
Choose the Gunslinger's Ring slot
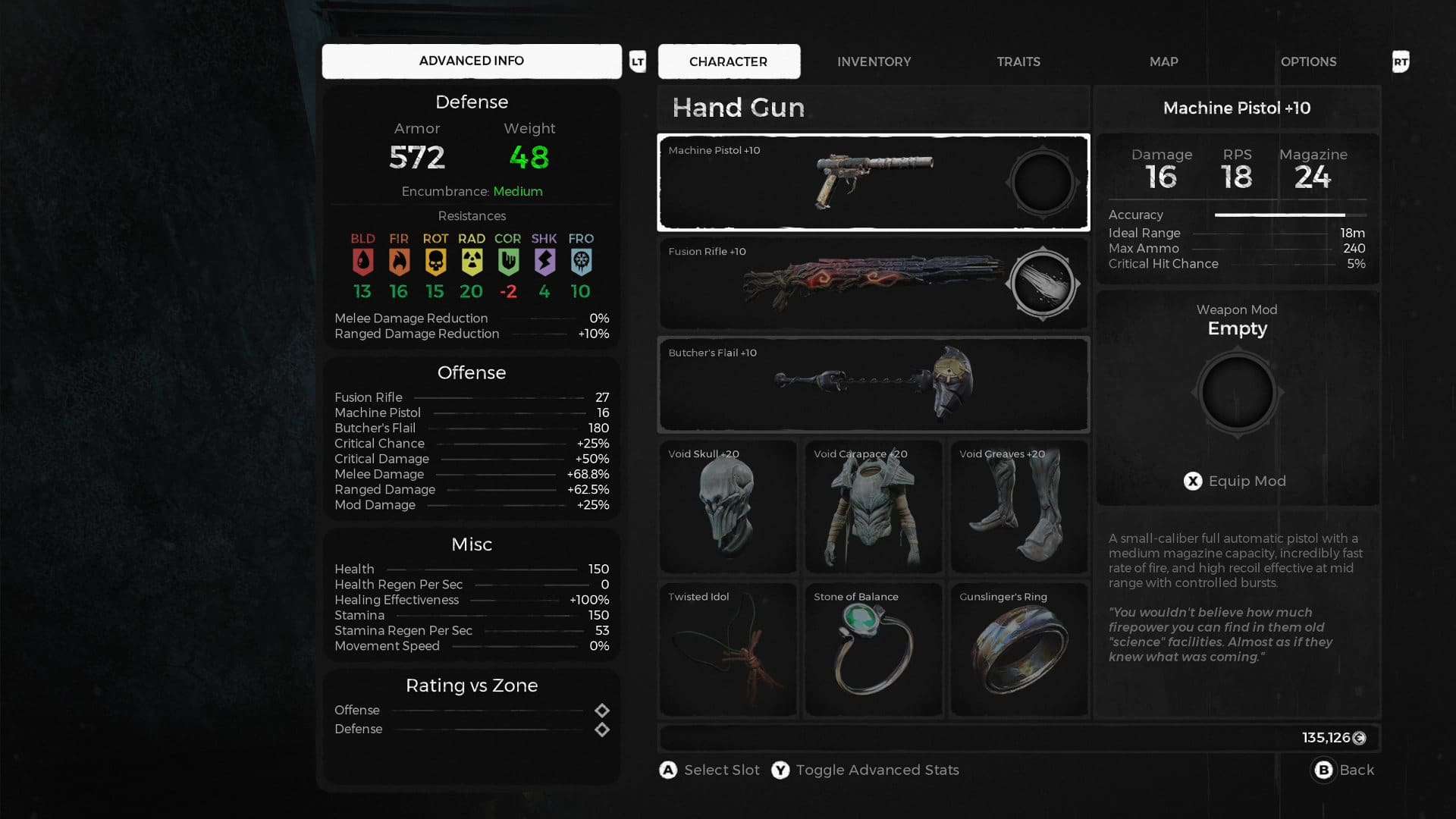coord(1019,649)
